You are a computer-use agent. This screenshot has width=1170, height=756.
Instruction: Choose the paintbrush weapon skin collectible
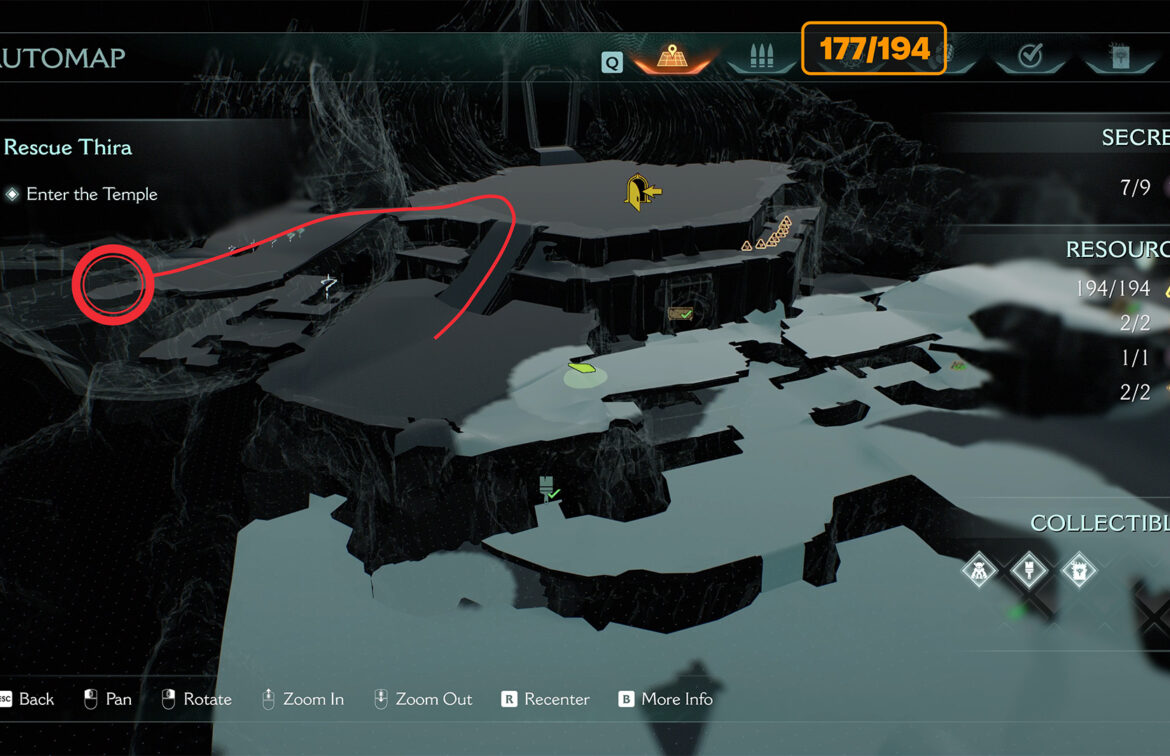(1029, 571)
